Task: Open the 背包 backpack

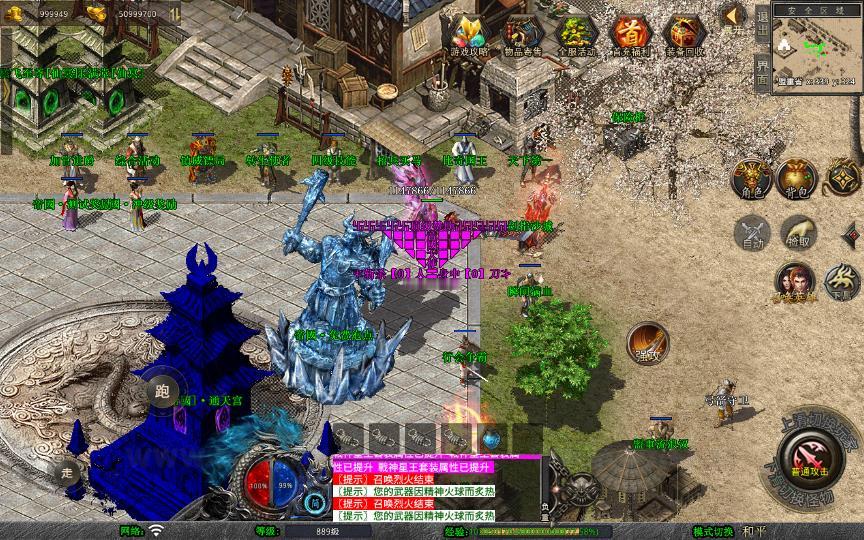Action: [798, 177]
